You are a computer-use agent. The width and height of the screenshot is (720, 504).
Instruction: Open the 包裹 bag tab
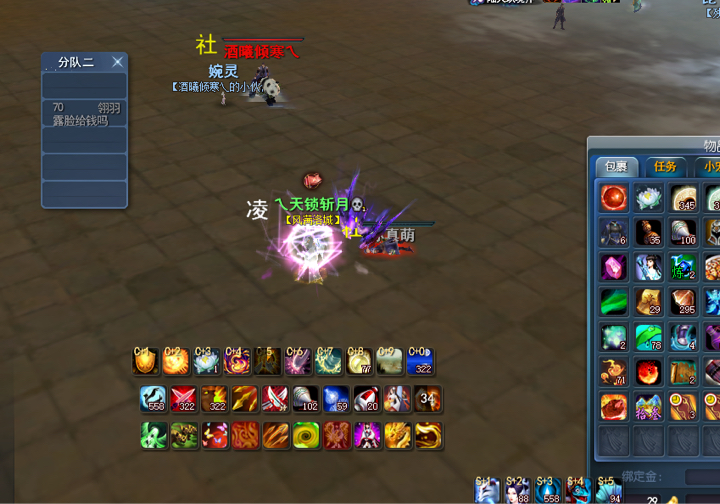612,167
